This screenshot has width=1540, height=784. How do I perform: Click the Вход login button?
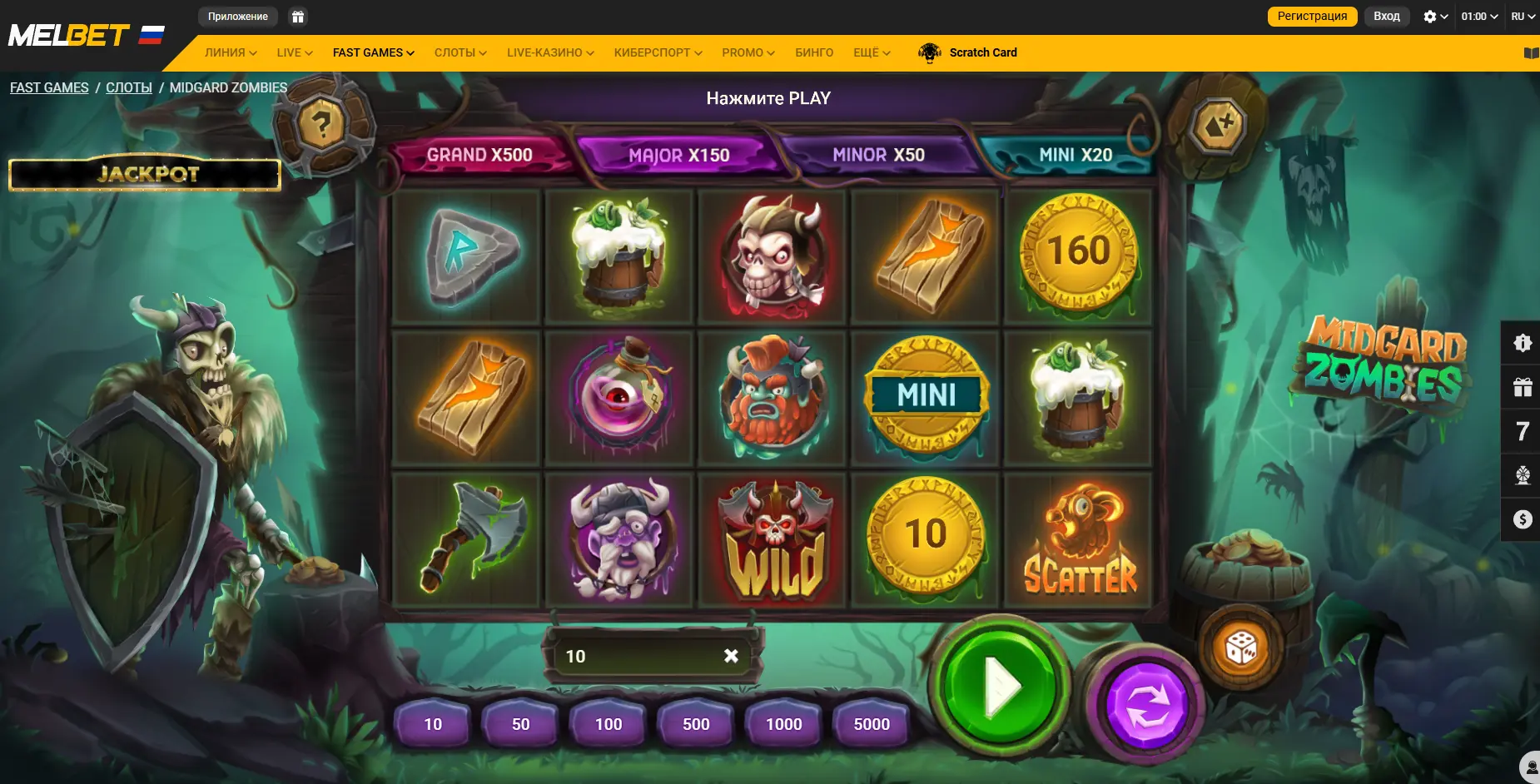(1386, 17)
